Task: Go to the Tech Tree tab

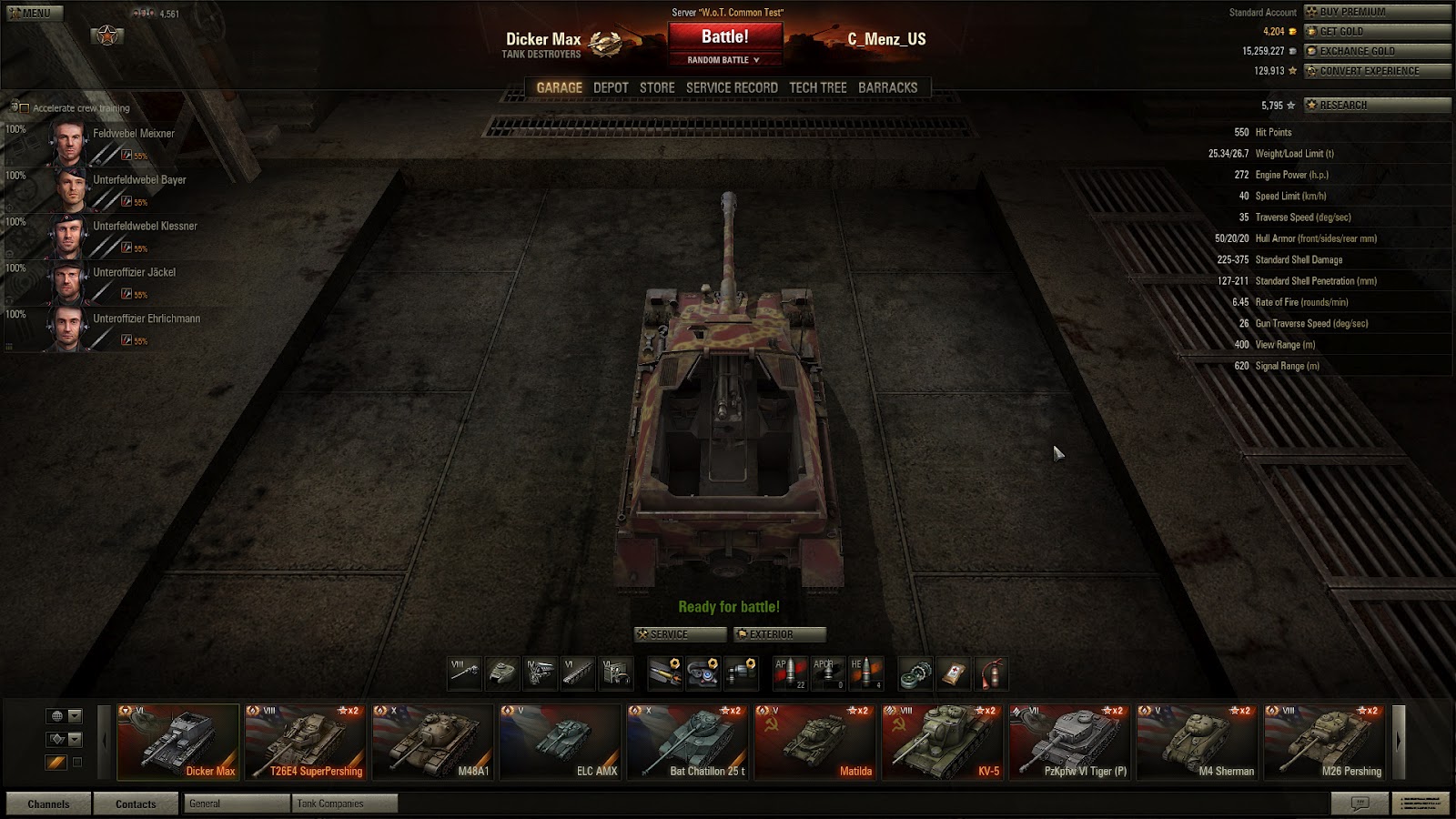Action: click(x=817, y=87)
